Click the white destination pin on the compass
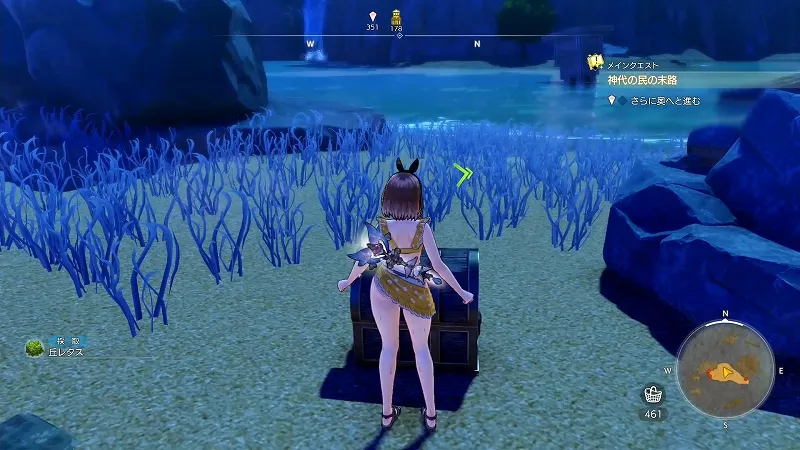 [x=372, y=17]
